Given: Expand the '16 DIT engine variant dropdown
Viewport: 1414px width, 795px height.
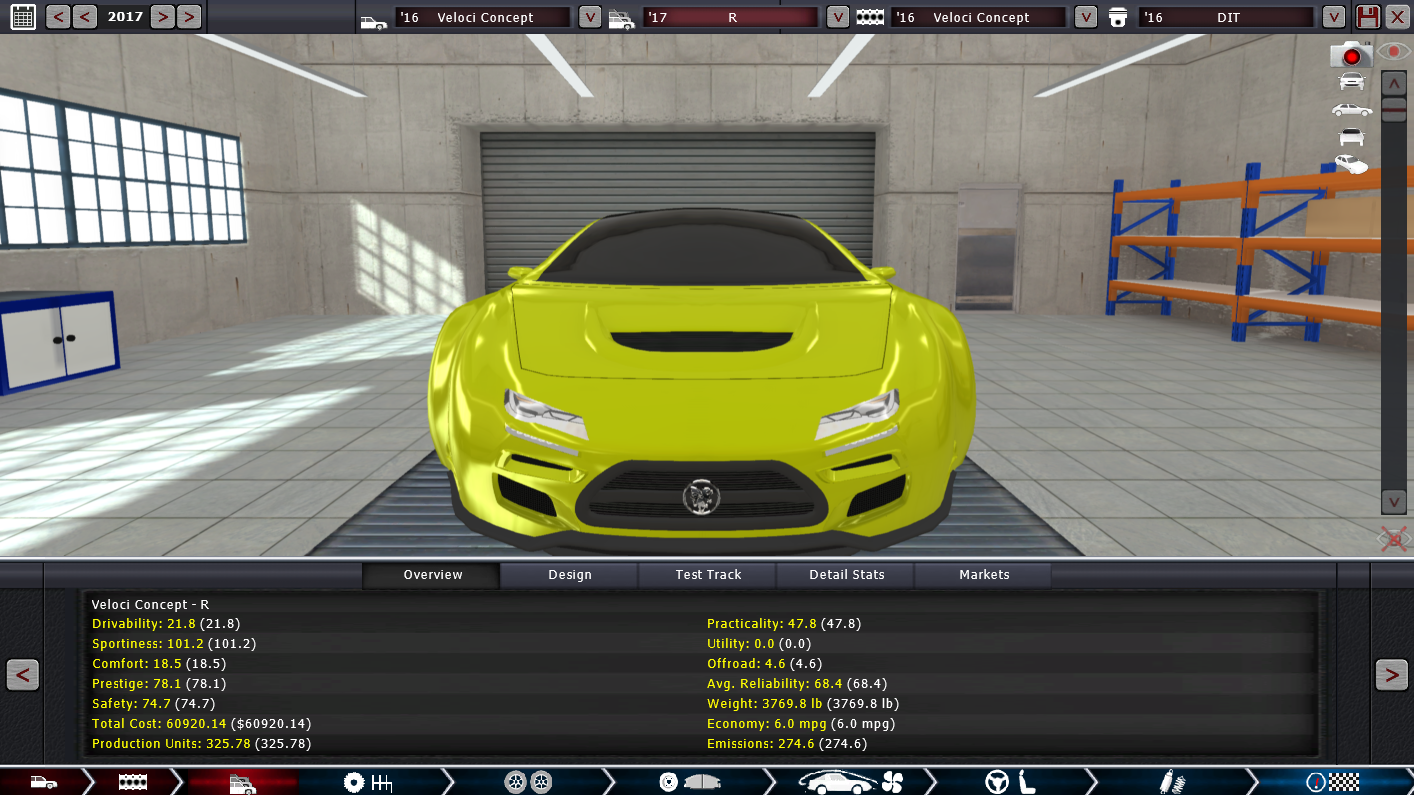Looking at the screenshot, I should pyautogui.click(x=1333, y=17).
